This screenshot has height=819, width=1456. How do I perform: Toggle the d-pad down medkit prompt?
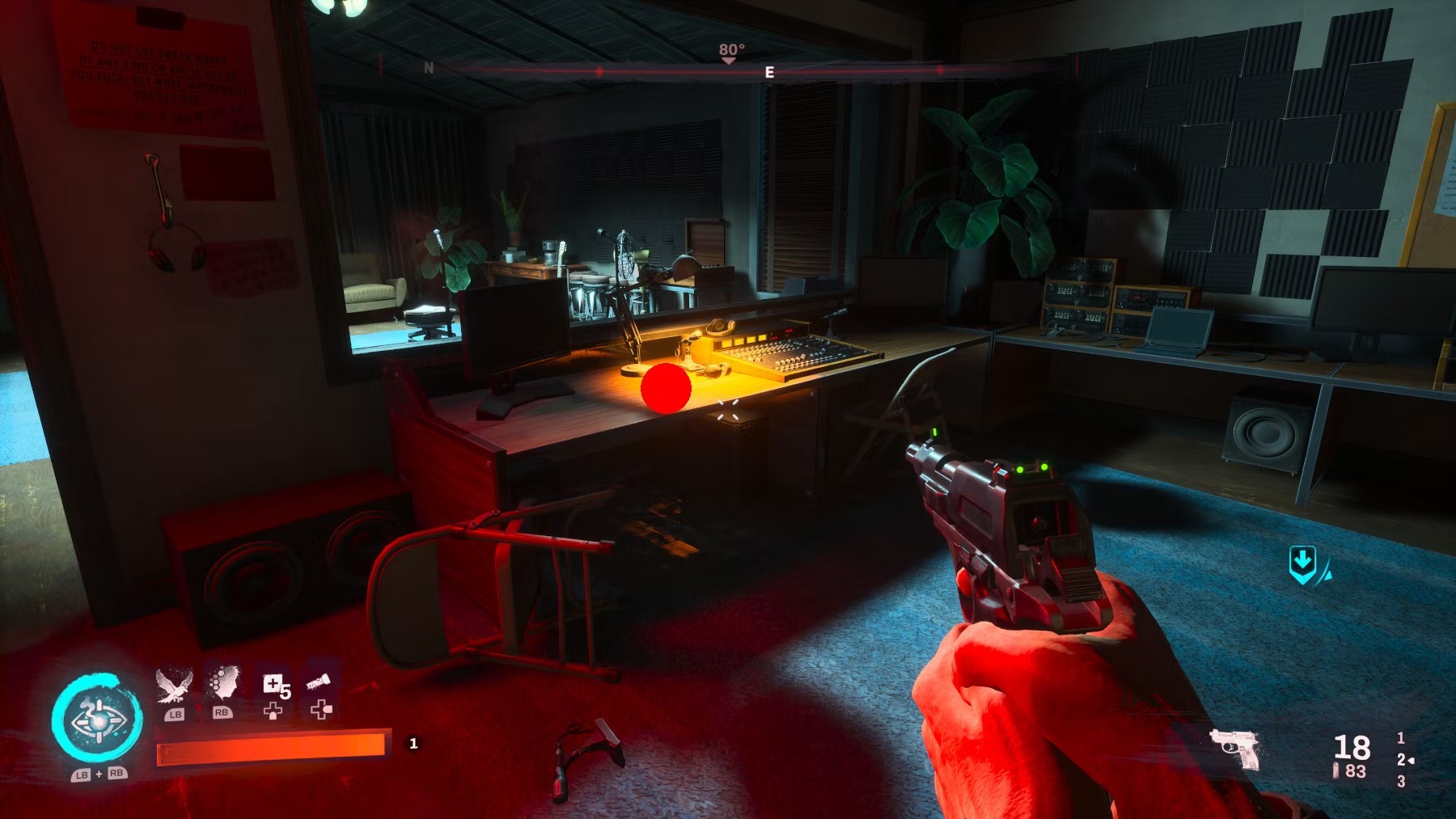point(273,711)
